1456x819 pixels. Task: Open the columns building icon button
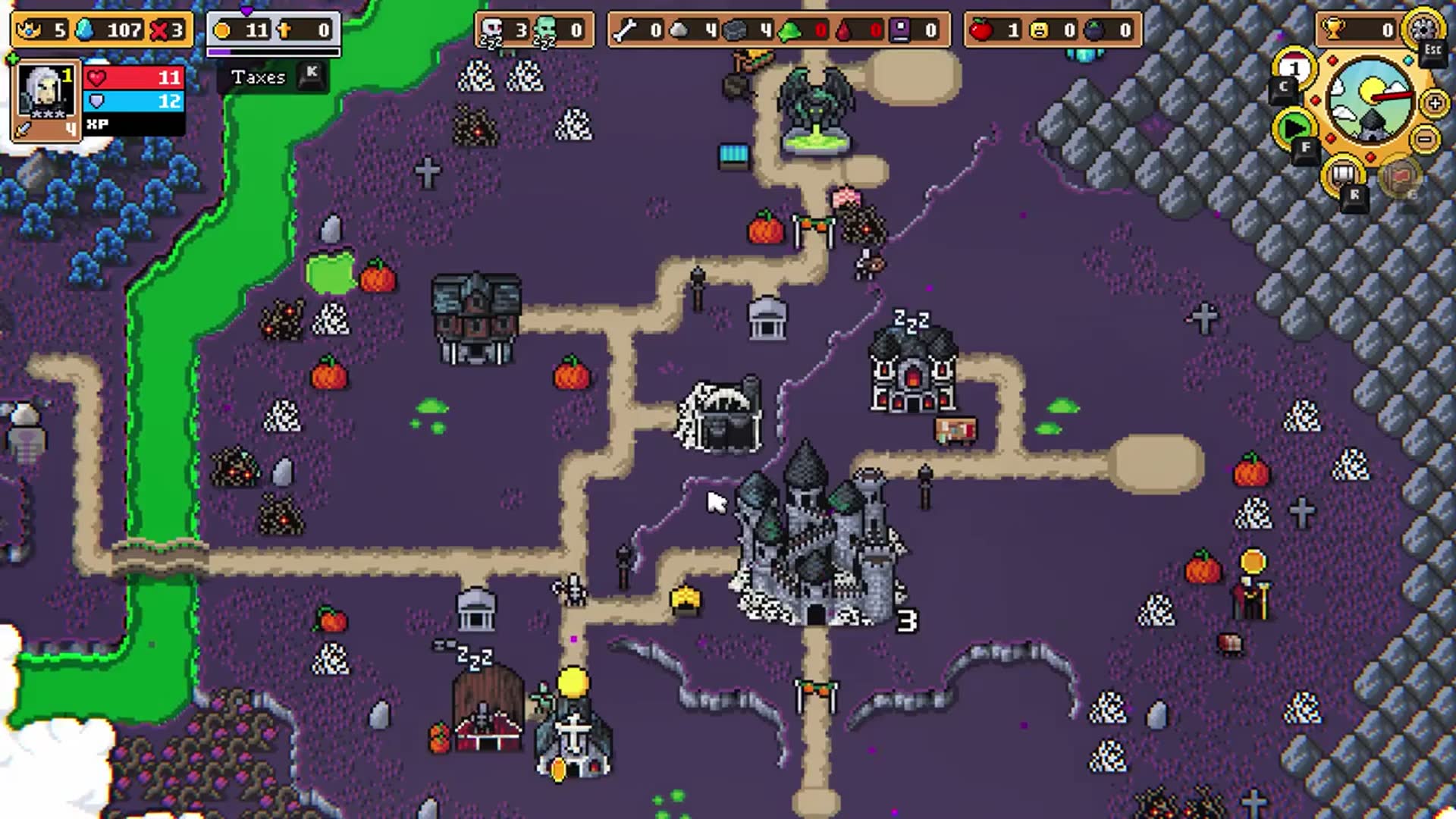pos(1343,175)
